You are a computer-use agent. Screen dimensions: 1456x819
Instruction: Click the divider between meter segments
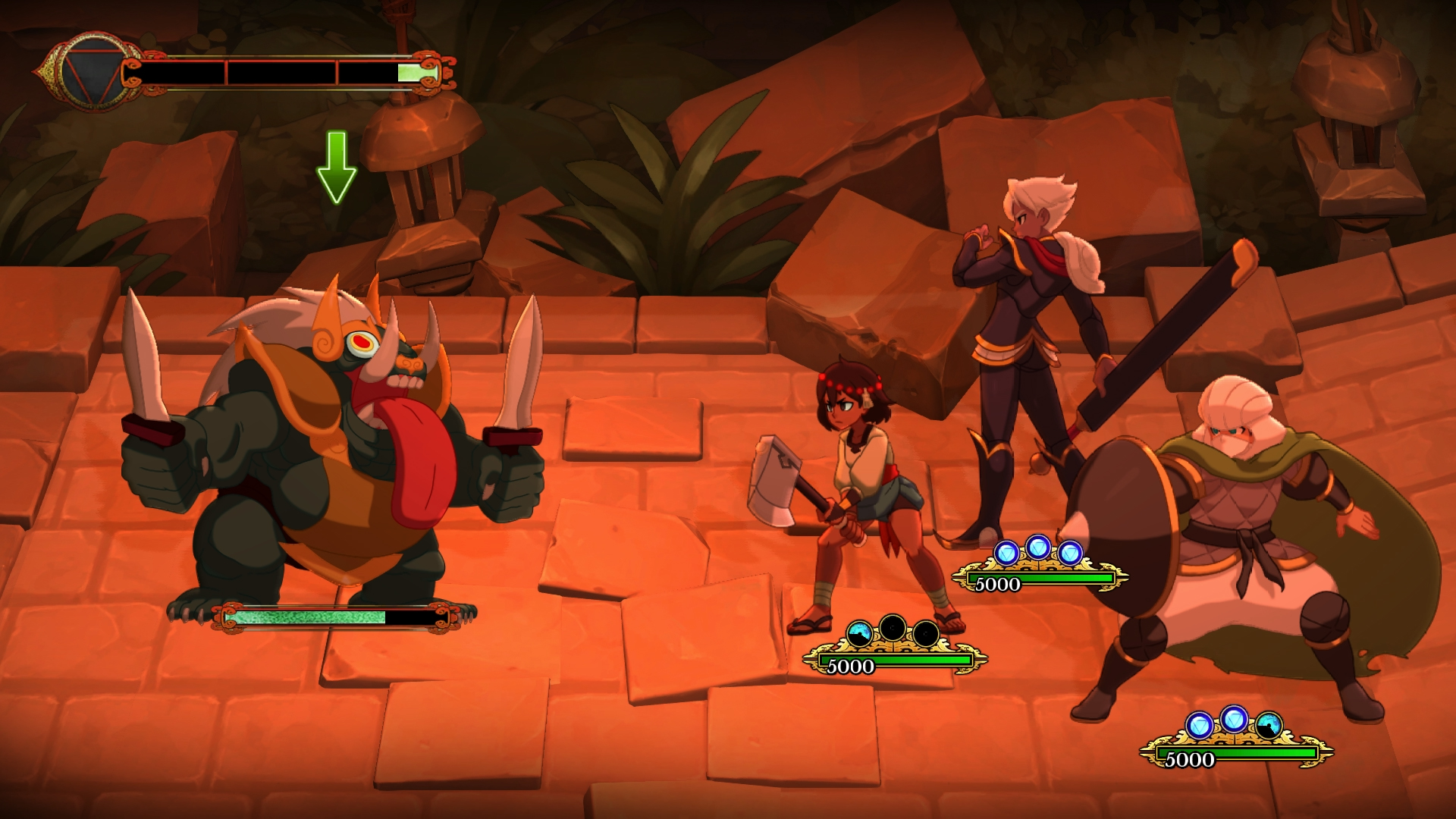[x=226, y=72]
